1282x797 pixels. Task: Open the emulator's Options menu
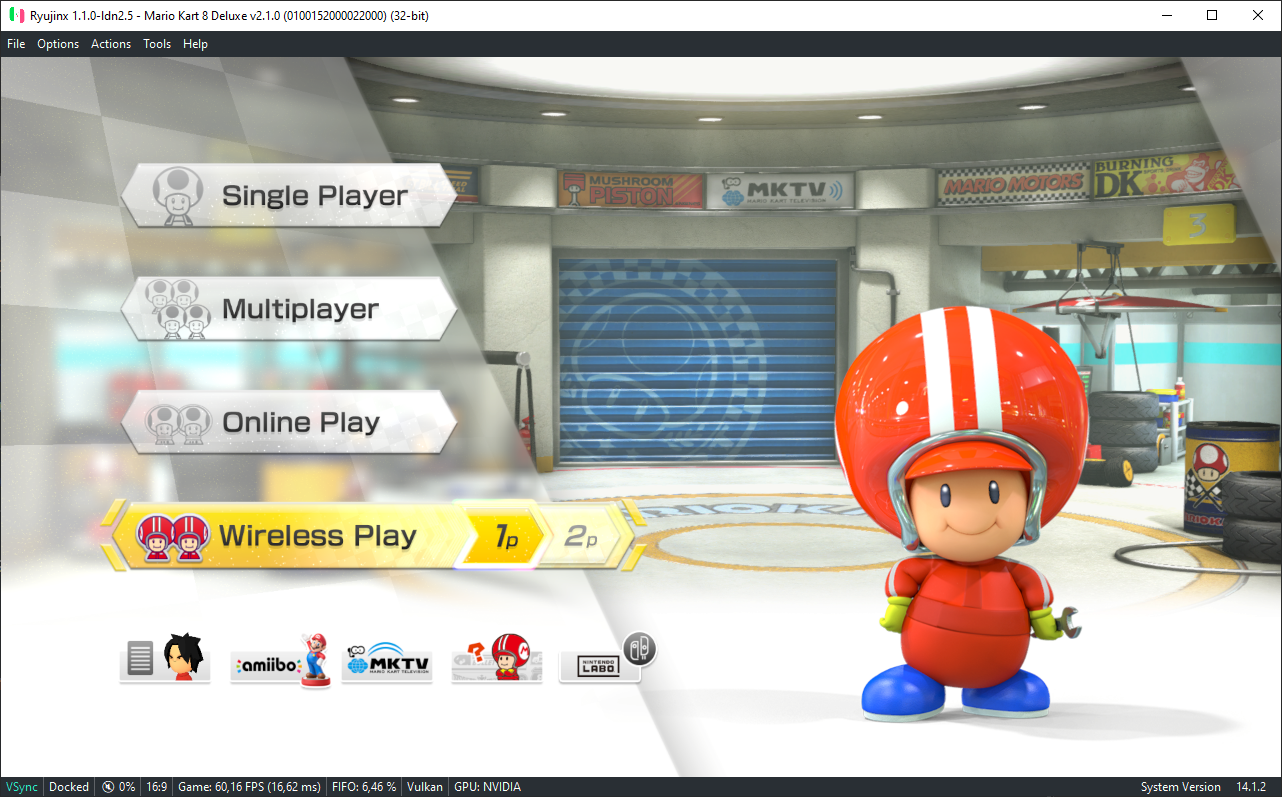click(x=58, y=44)
